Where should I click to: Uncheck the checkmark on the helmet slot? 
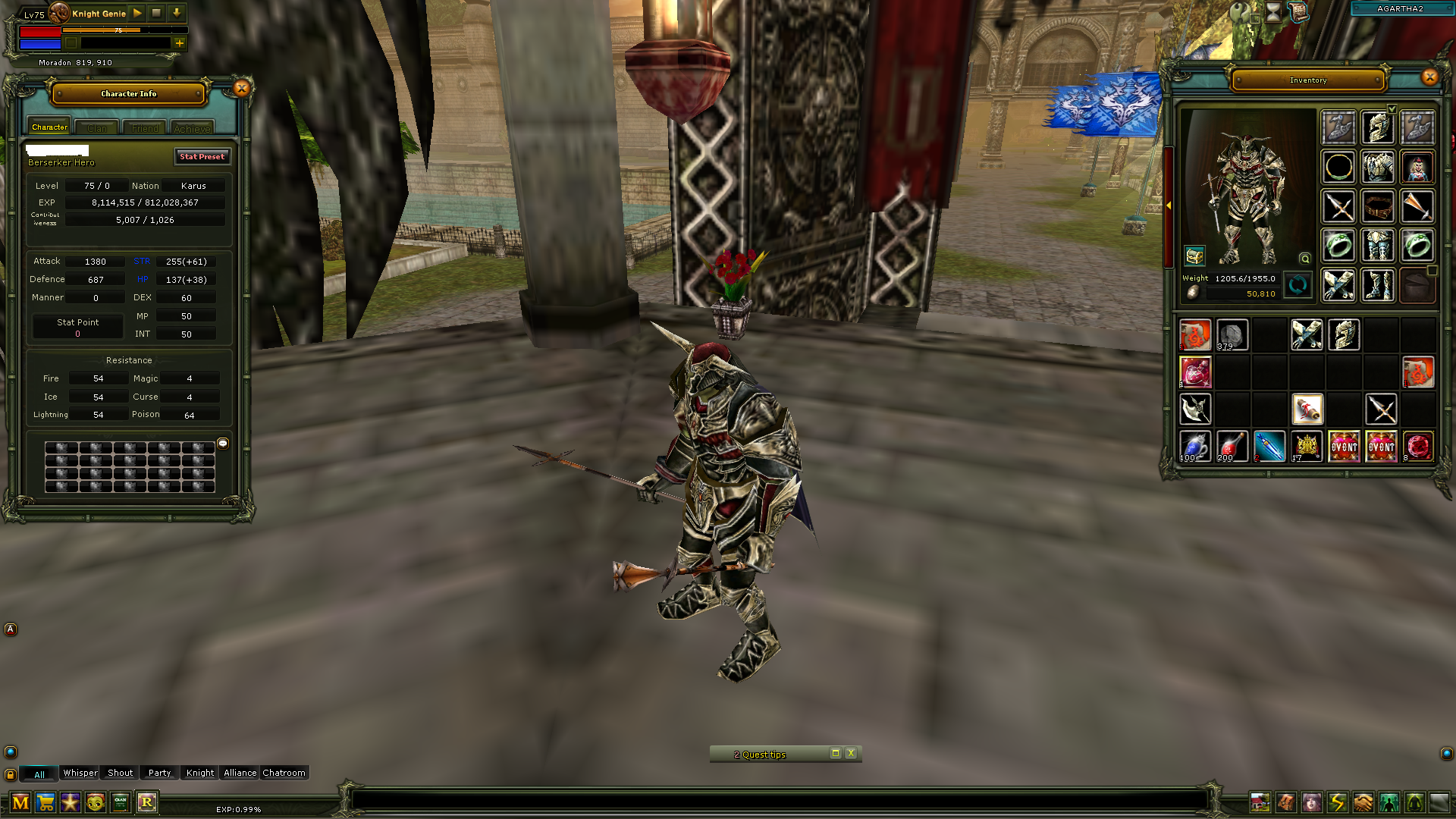tap(1392, 108)
